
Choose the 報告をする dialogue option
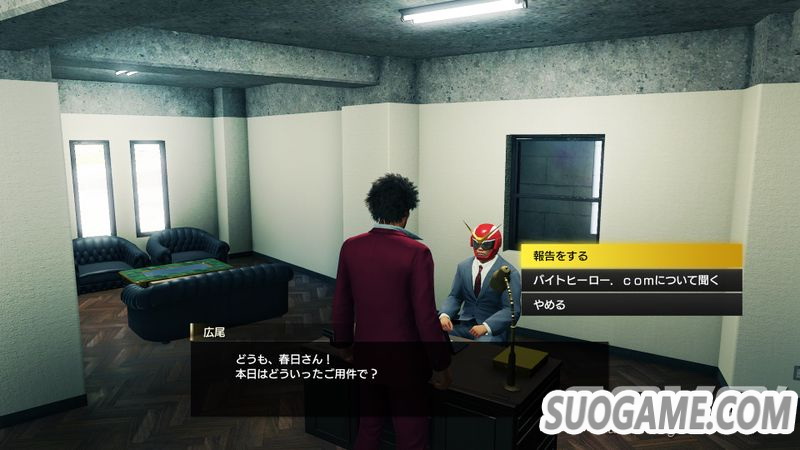tap(630, 255)
